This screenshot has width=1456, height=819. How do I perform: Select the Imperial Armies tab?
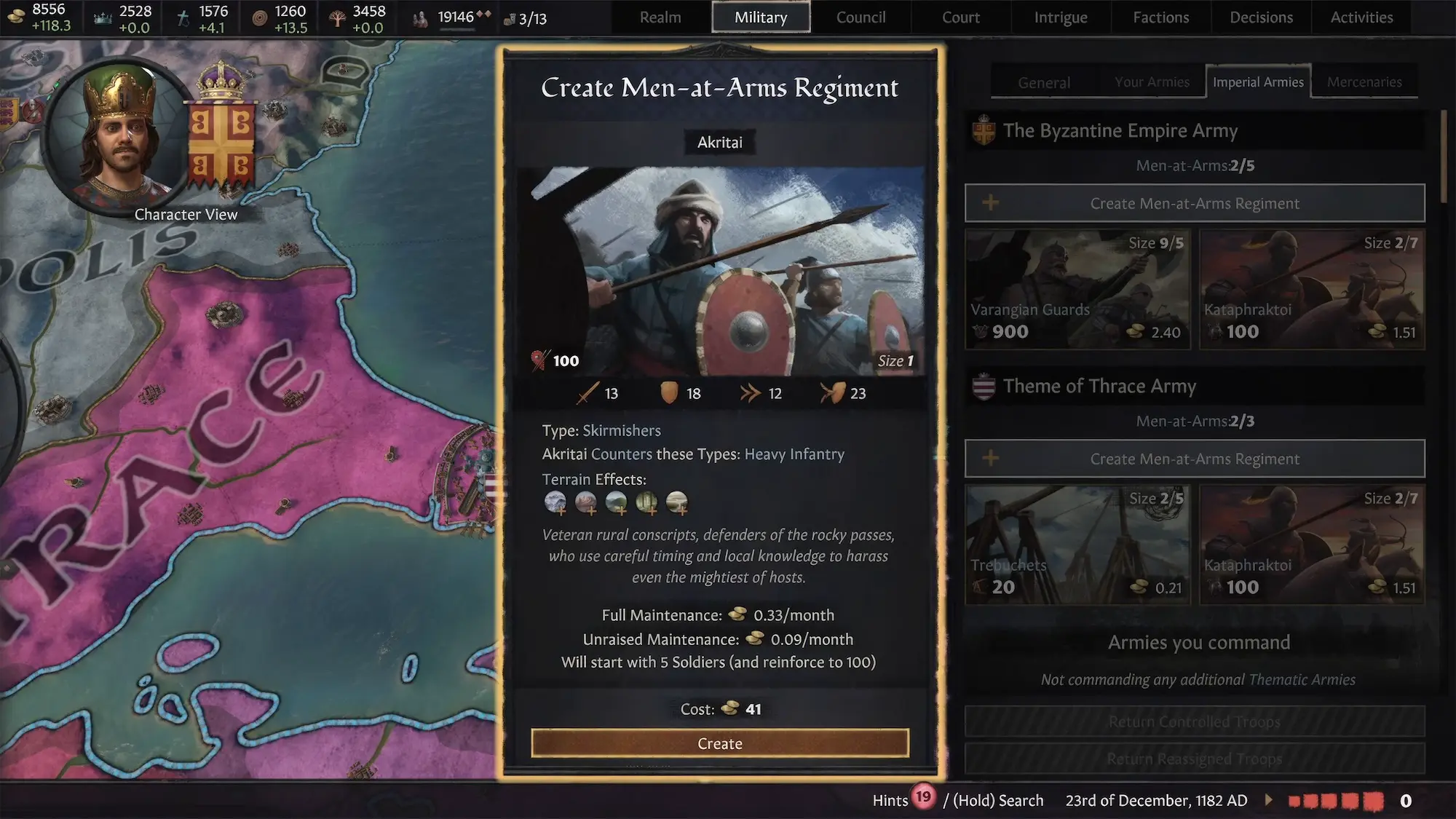point(1258,82)
